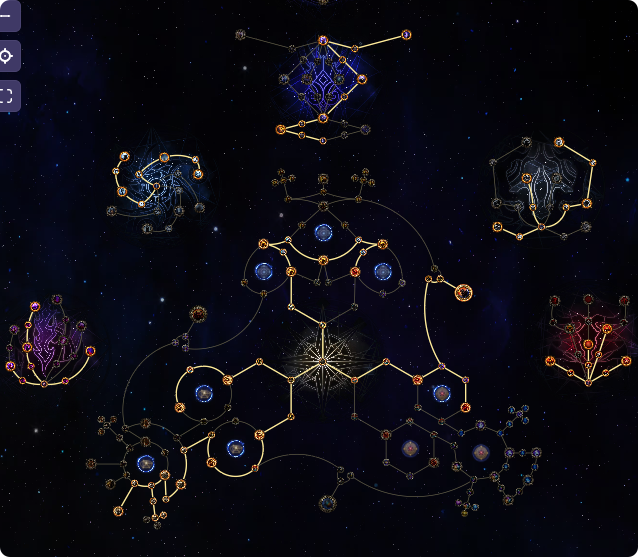Pick the isolated round node below the tree

pos(327,503)
